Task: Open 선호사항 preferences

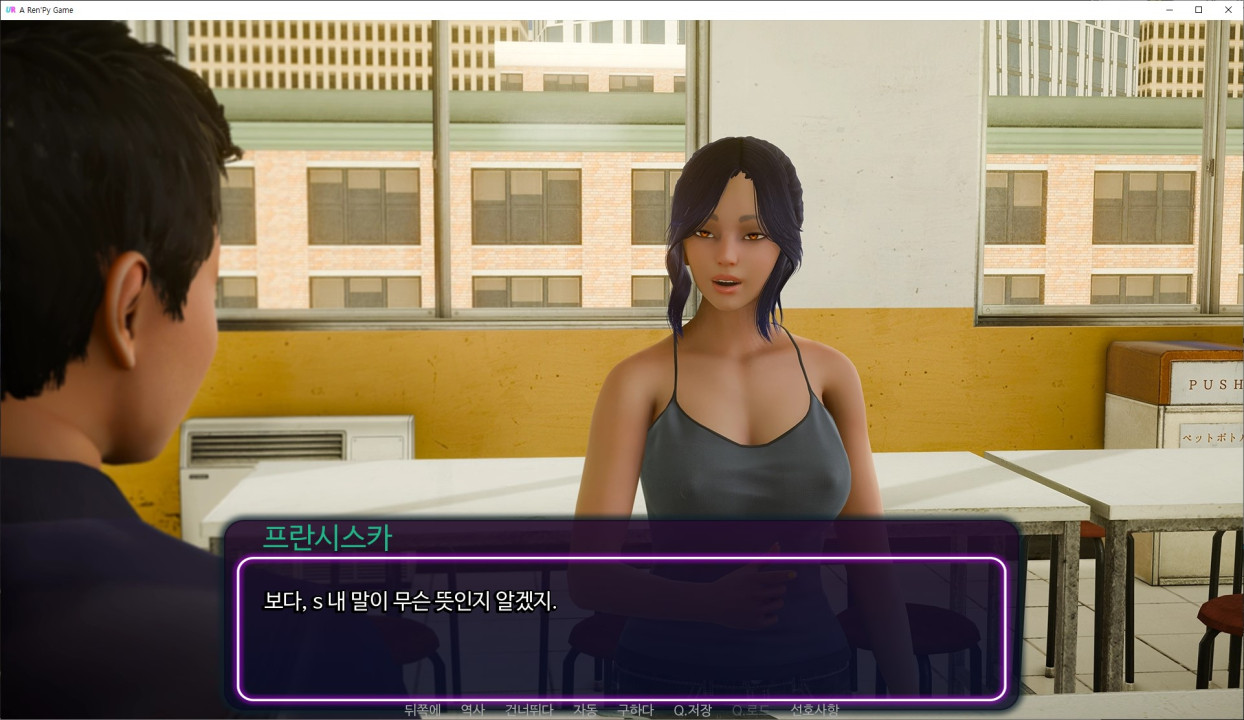Action: coord(815,711)
